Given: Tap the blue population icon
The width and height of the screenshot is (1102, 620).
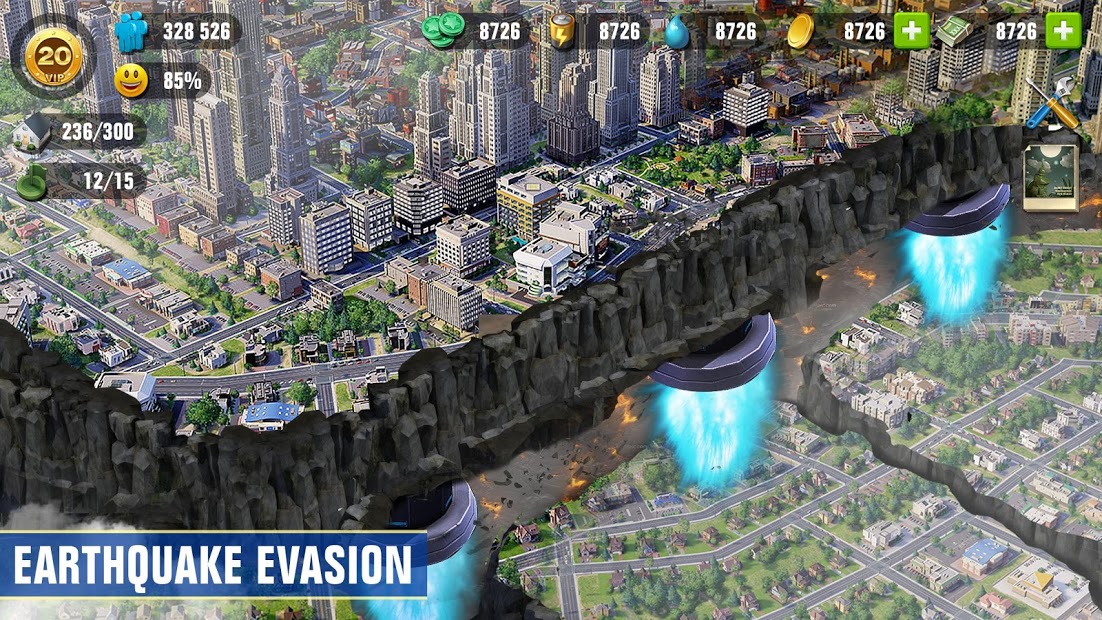Looking at the screenshot, I should click(x=131, y=32).
